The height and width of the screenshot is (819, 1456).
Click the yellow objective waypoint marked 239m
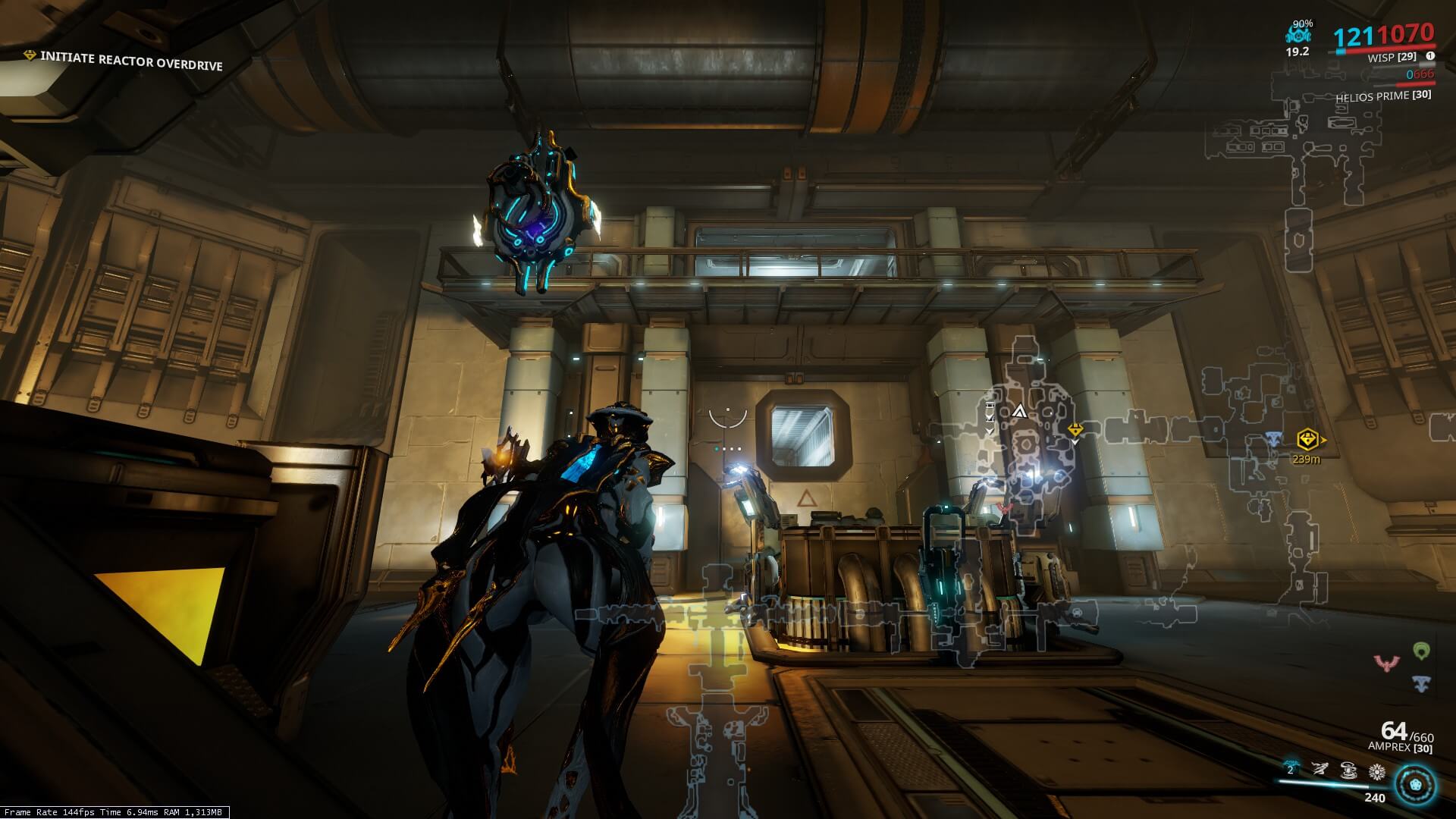click(x=1307, y=439)
